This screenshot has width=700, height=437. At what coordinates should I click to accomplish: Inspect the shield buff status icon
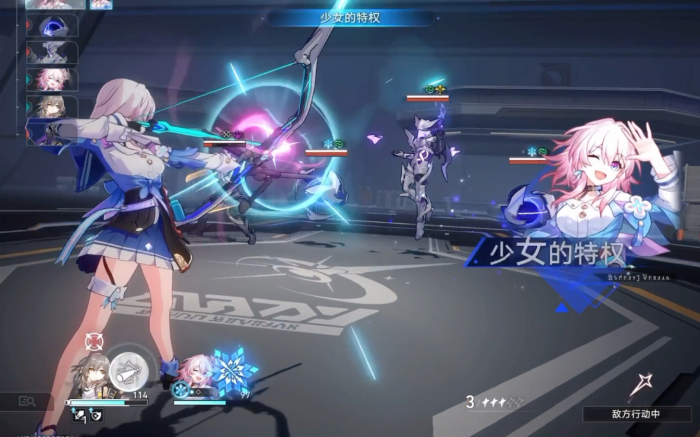pos(95,413)
